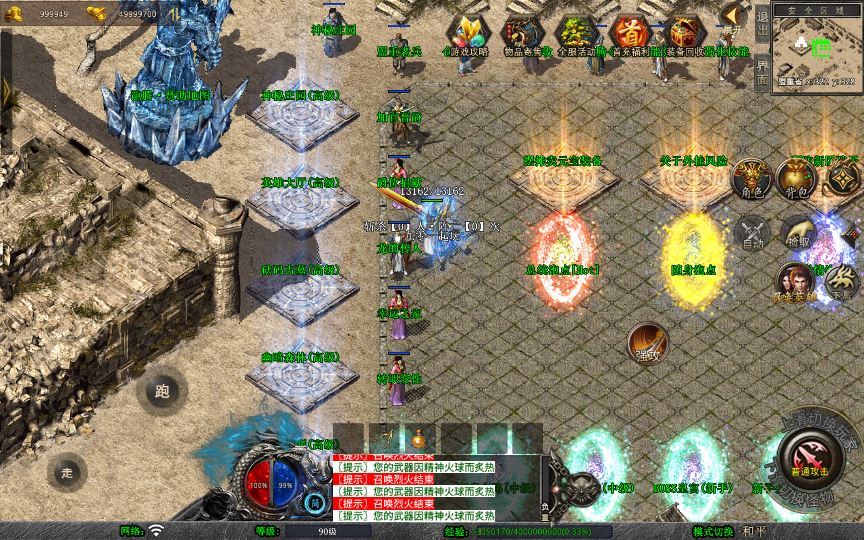Tap the 走 walk button
Screen dimensions: 864x540
tap(67, 471)
